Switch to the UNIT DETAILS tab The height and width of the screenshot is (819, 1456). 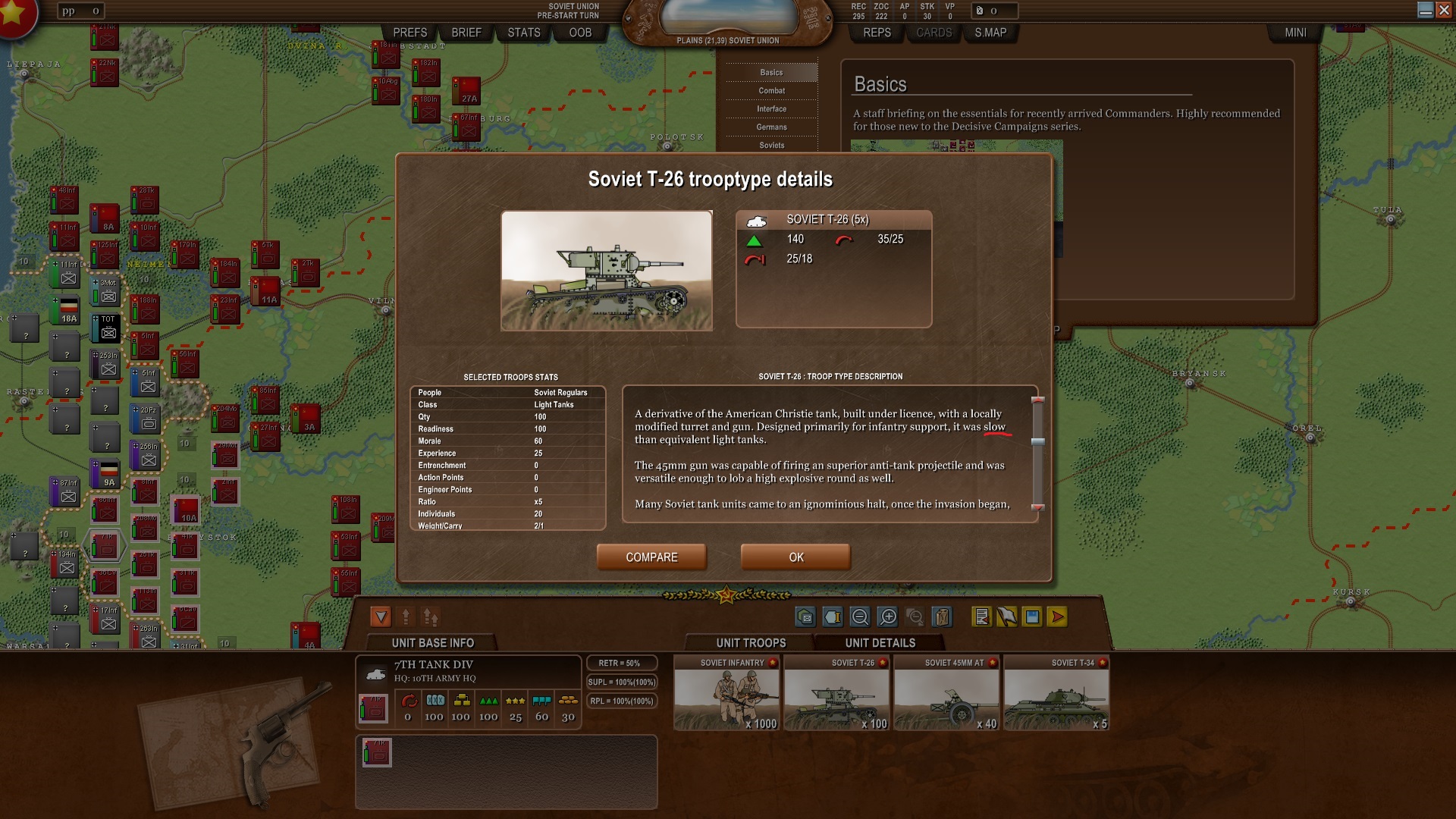coord(880,643)
